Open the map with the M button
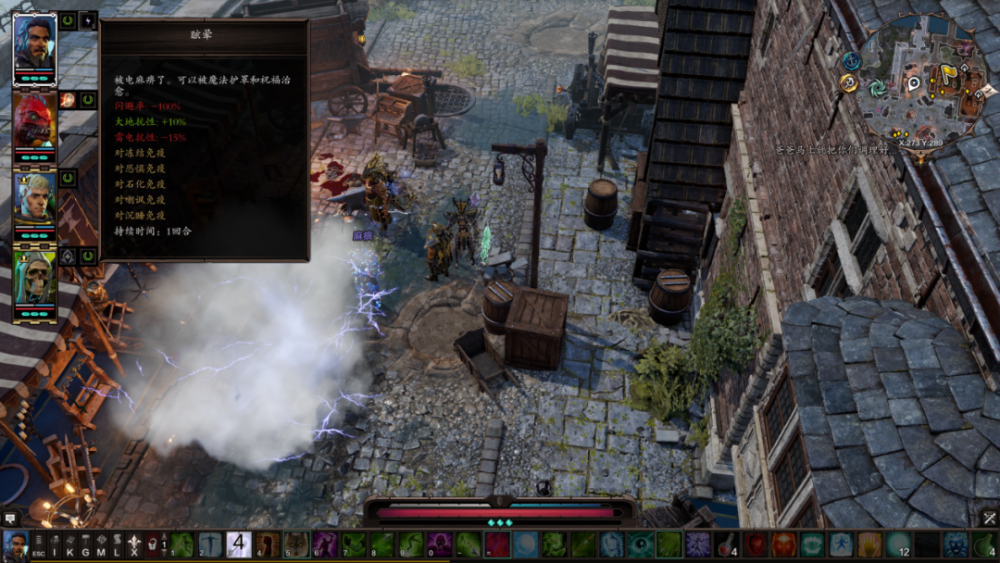This screenshot has height=563, width=1000. click(102, 546)
